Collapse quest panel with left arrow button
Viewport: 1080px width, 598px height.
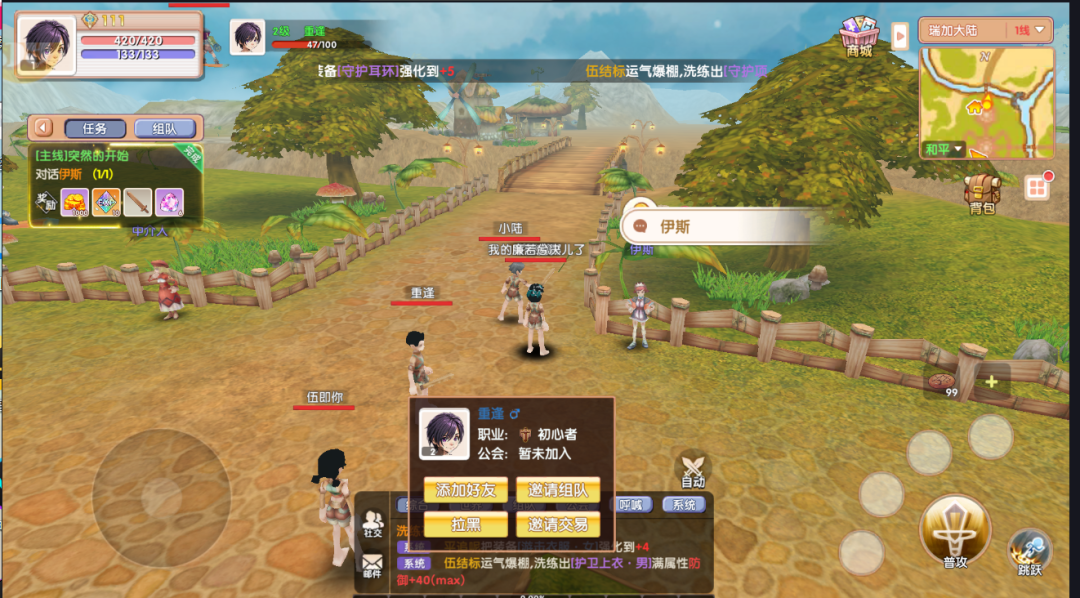click(x=43, y=128)
